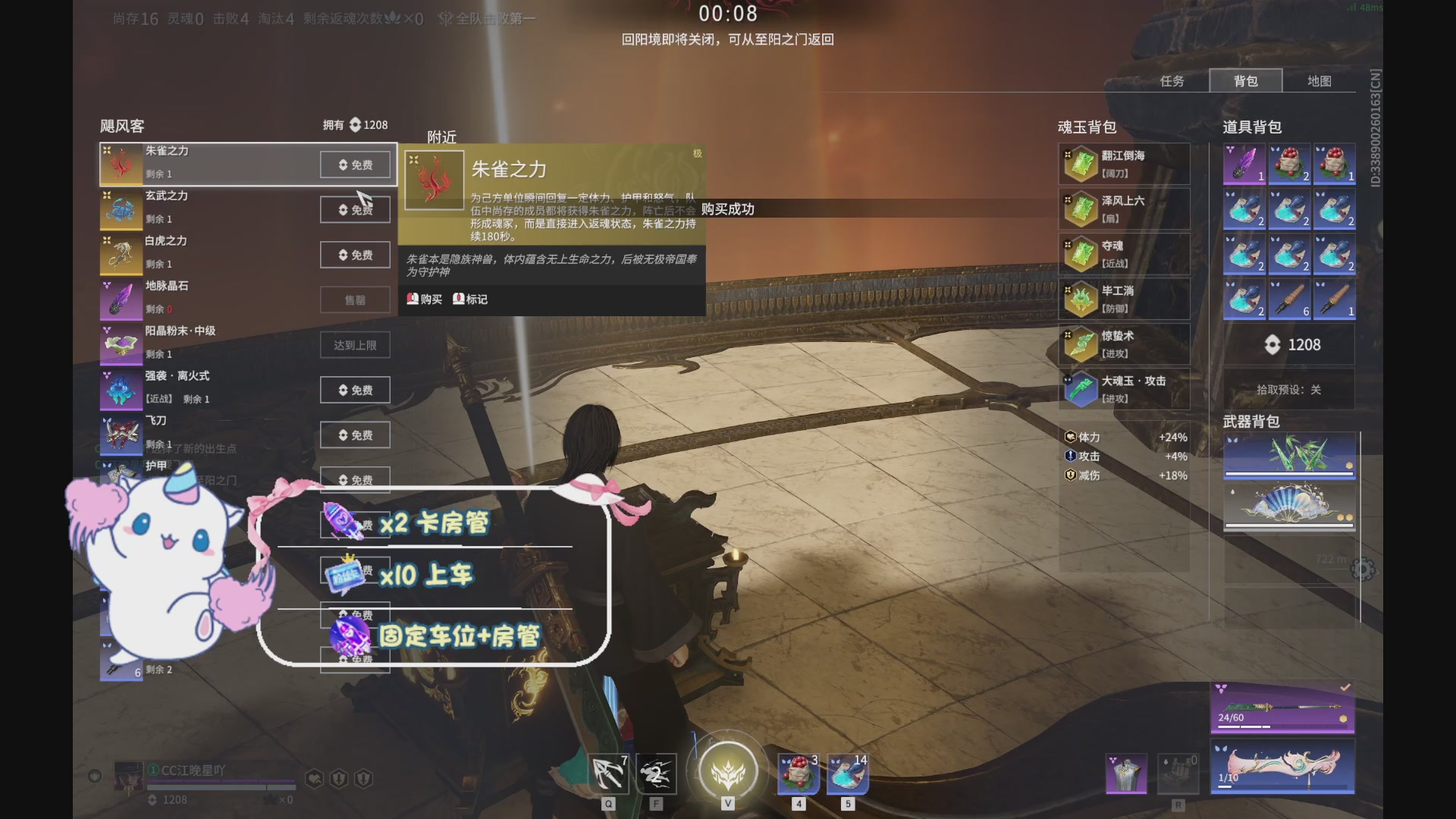Click the 购买 button to buy 朱雀之力
Viewport: 1456px width, 819px height.
pos(425,300)
